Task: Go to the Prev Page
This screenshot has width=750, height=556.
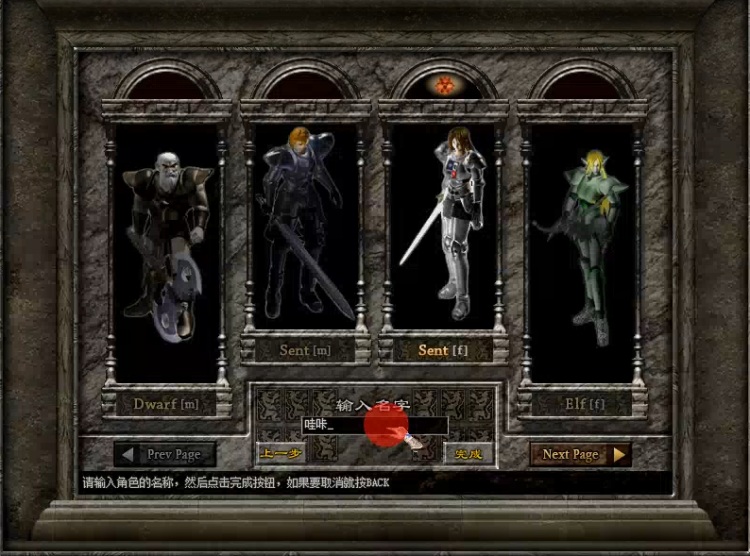Action: point(165,454)
